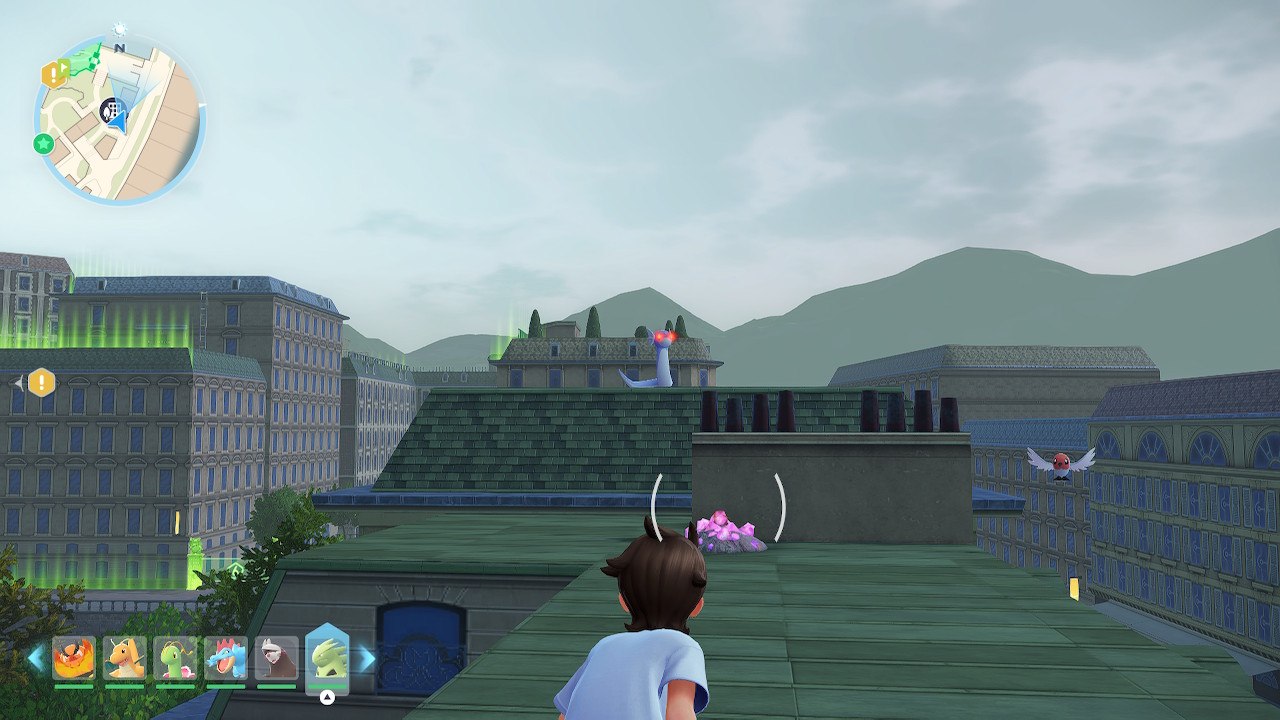Click the yellow exclamation quest indicator at left edge

tap(41, 382)
